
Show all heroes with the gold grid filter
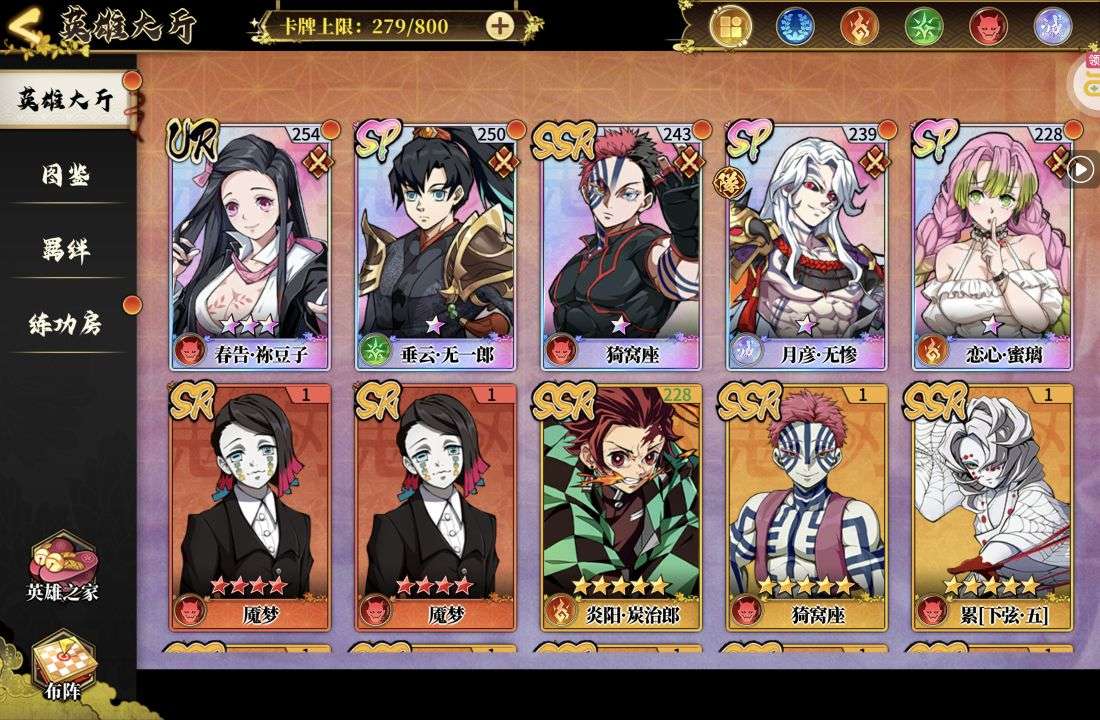point(732,25)
